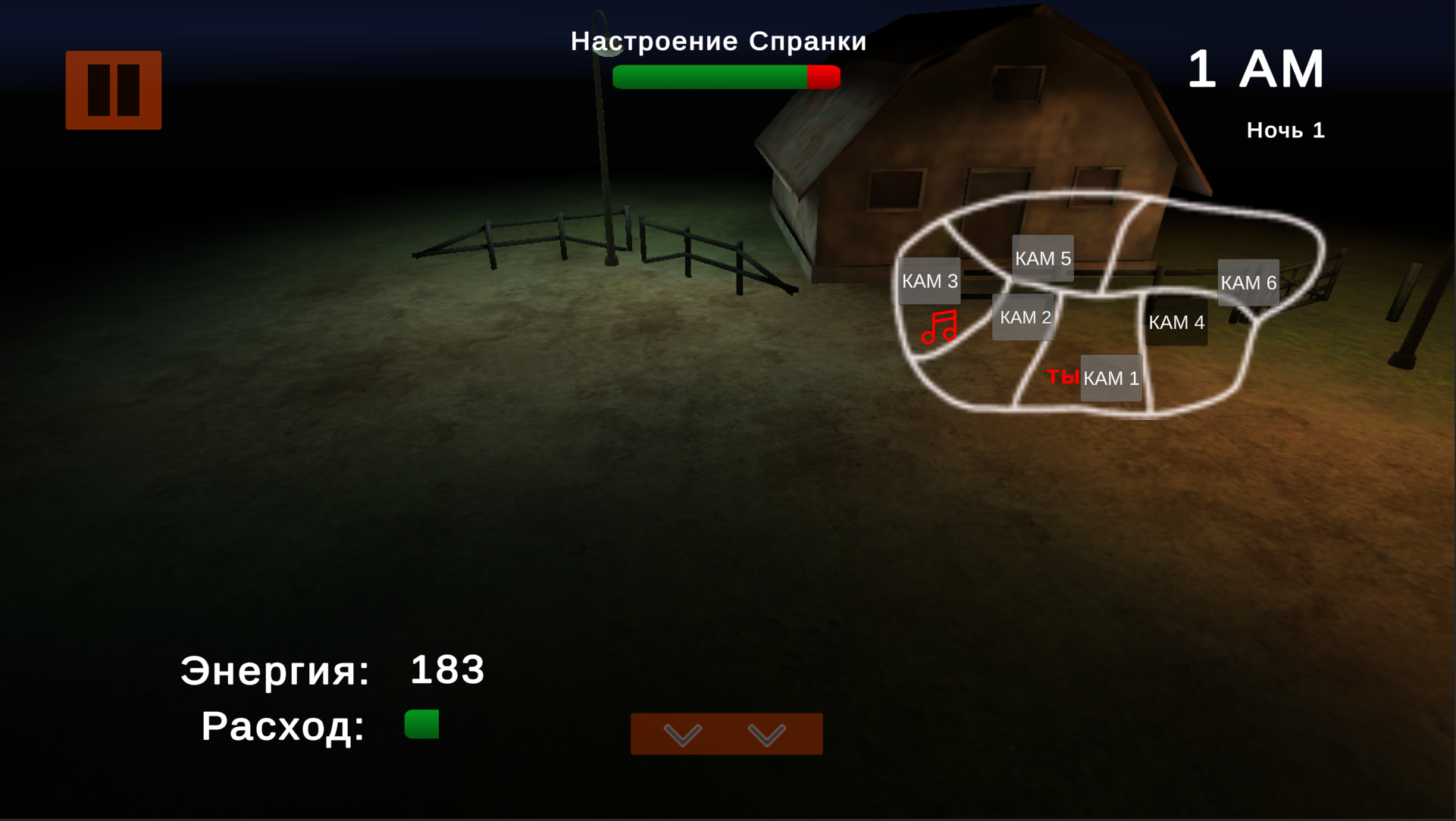Image resolution: width=1456 pixels, height=821 pixels.
Task: Open camera KAM 5
Action: tap(1044, 258)
